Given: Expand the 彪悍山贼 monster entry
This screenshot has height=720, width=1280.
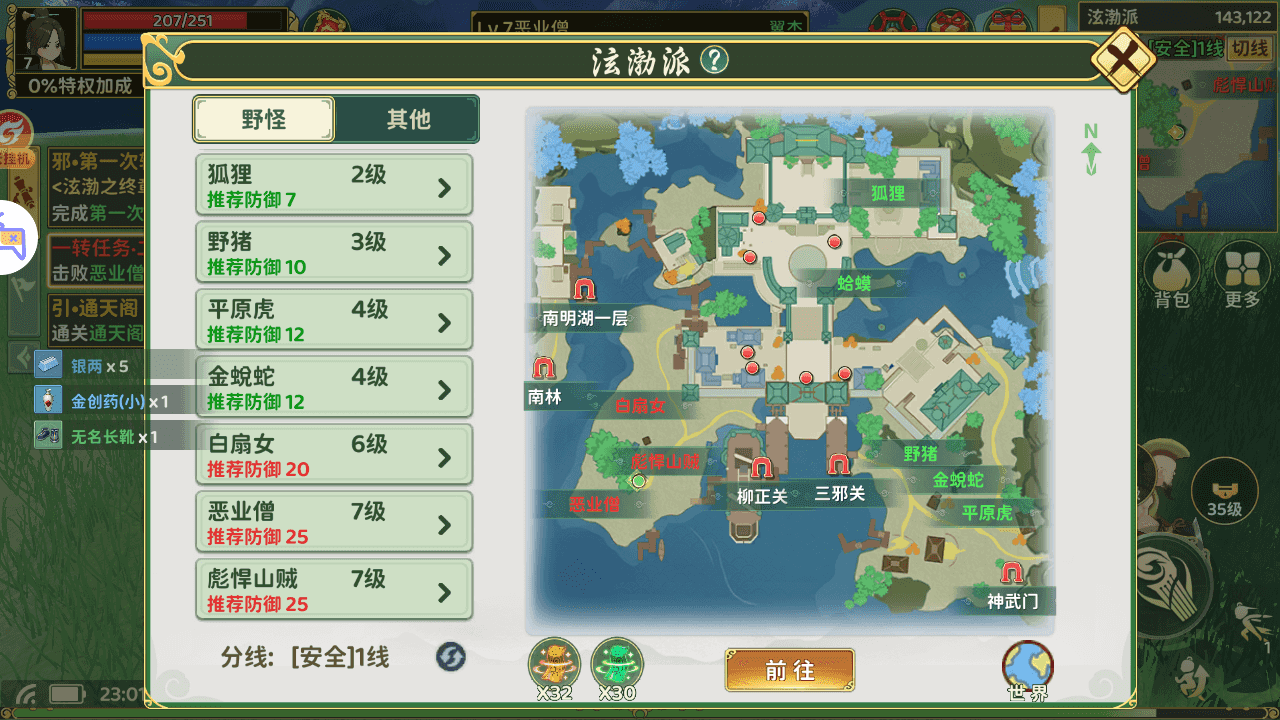Looking at the screenshot, I should (333, 589).
